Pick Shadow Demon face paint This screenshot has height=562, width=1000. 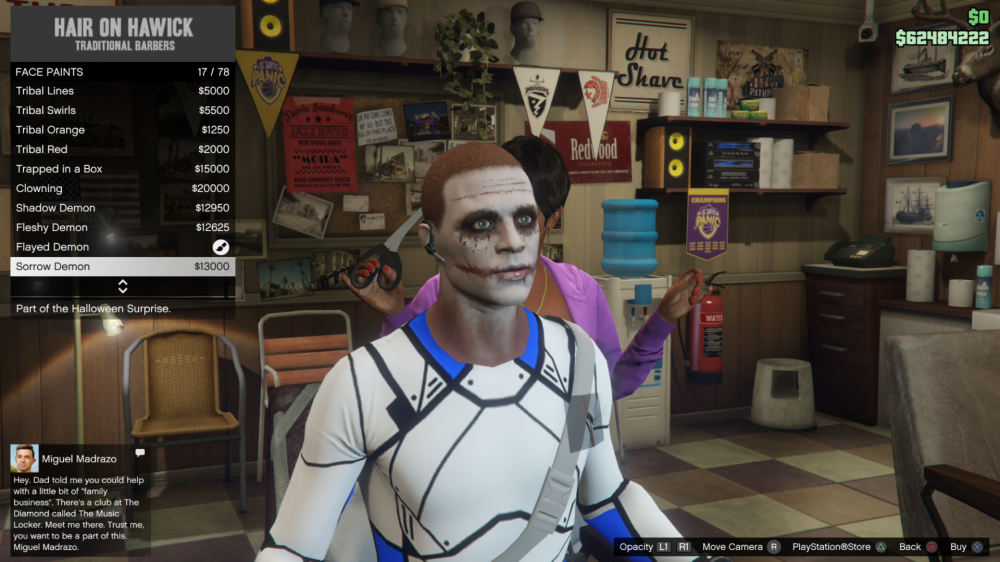122,208
